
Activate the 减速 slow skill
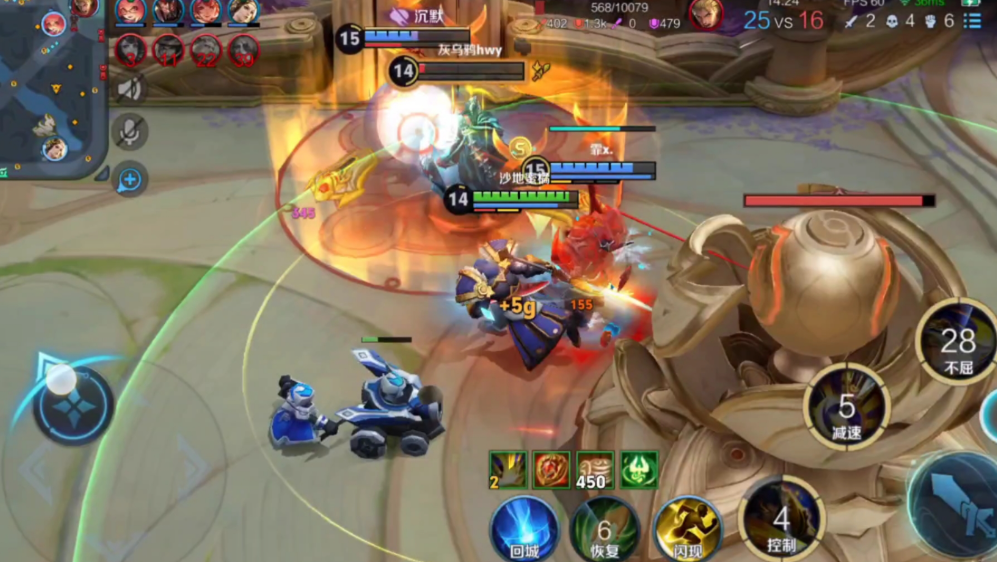pyautogui.click(x=847, y=406)
